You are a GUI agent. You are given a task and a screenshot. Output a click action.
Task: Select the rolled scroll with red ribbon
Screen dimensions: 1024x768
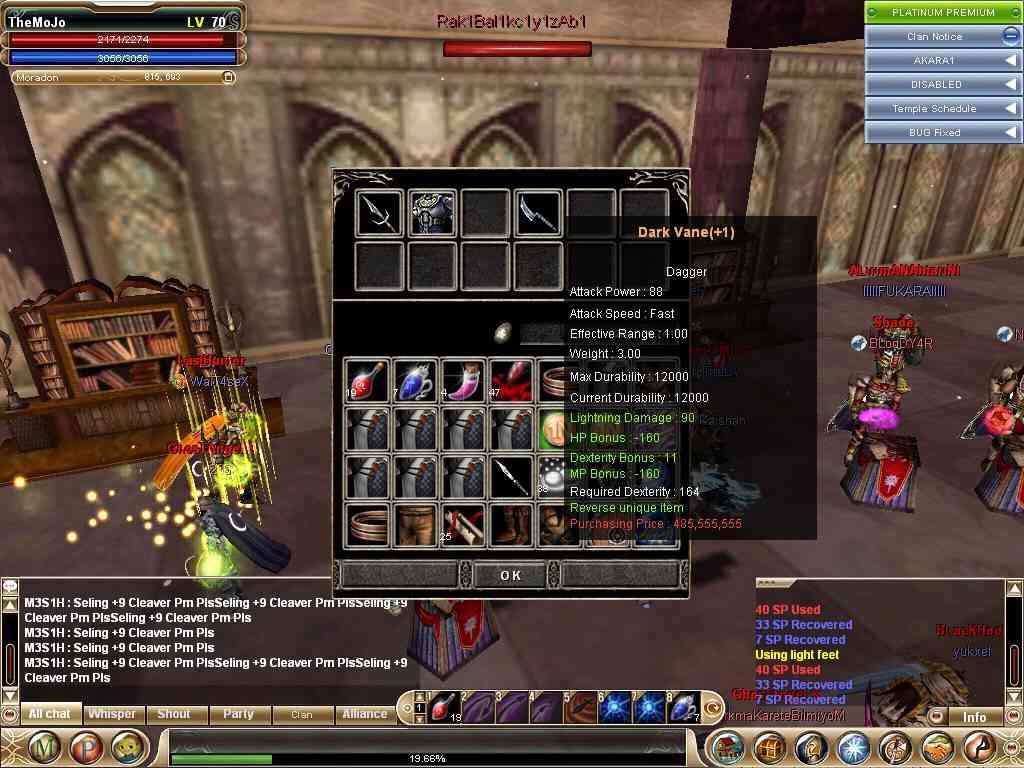[x=464, y=525]
